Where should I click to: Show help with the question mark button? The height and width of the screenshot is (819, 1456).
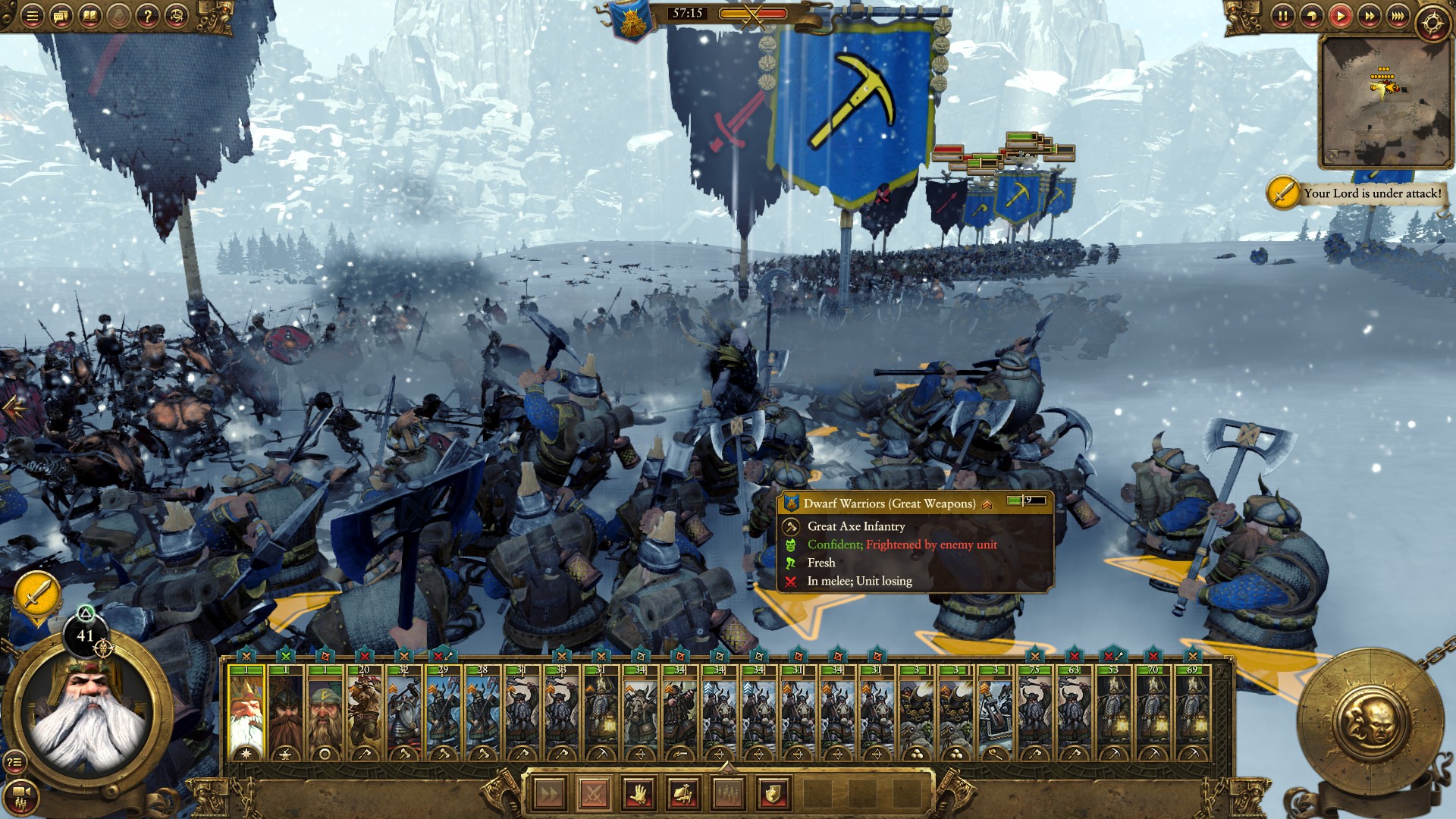pyautogui.click(x=148, y=16)
